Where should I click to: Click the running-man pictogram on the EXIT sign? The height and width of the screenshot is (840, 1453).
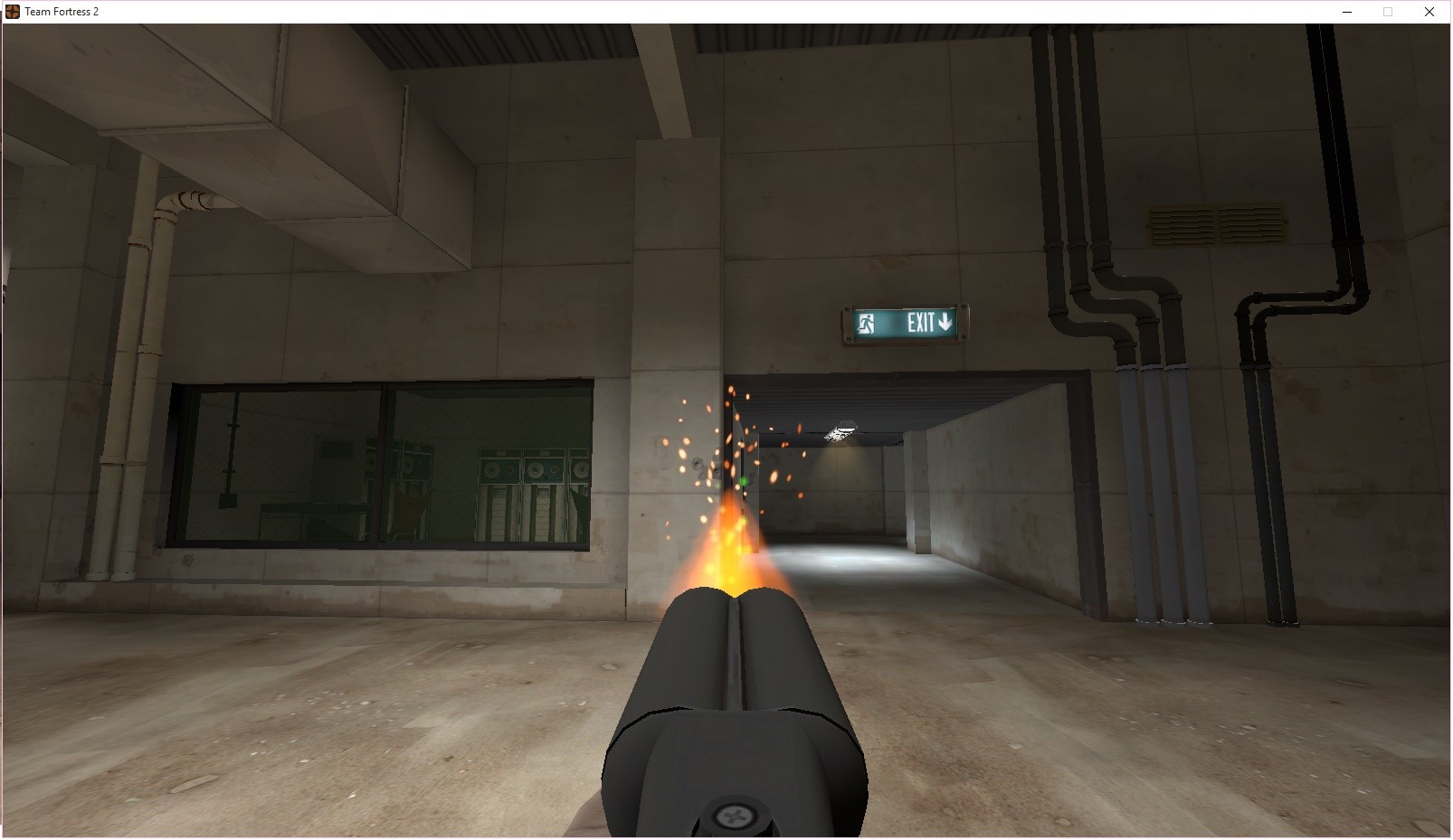click(x=867, y=323)
